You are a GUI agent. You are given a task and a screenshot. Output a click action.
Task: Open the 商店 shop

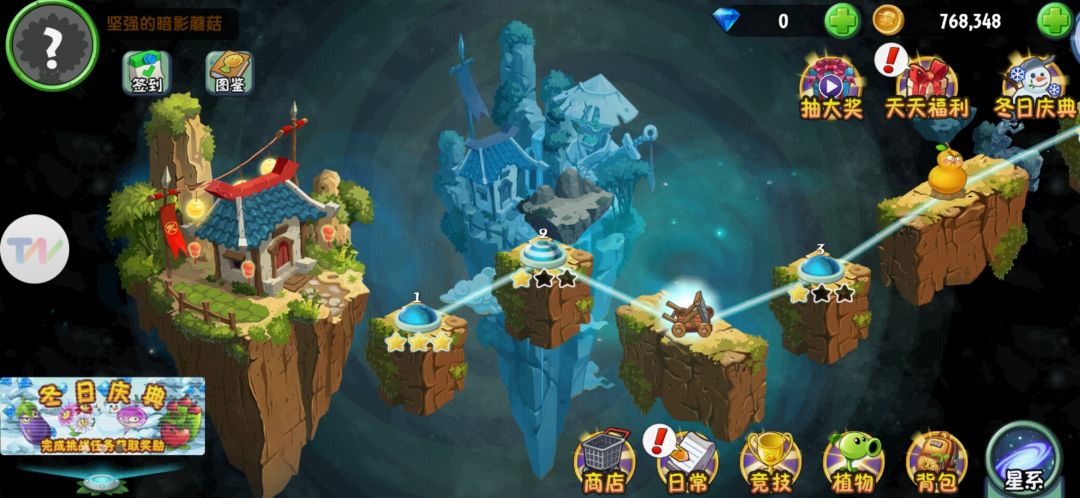[603, 462]
